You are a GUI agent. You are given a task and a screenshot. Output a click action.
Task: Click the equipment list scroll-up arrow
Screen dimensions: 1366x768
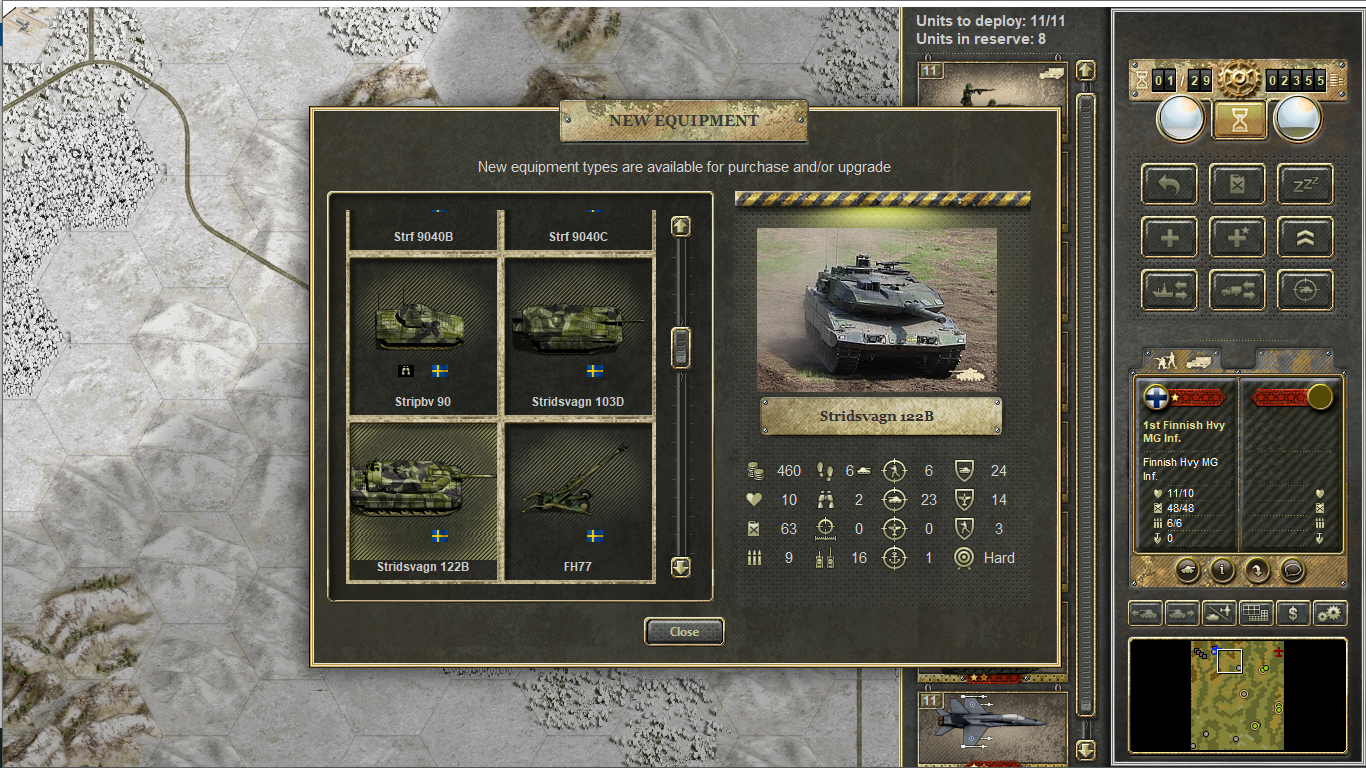pyautogui.click(x=681, y=226)
